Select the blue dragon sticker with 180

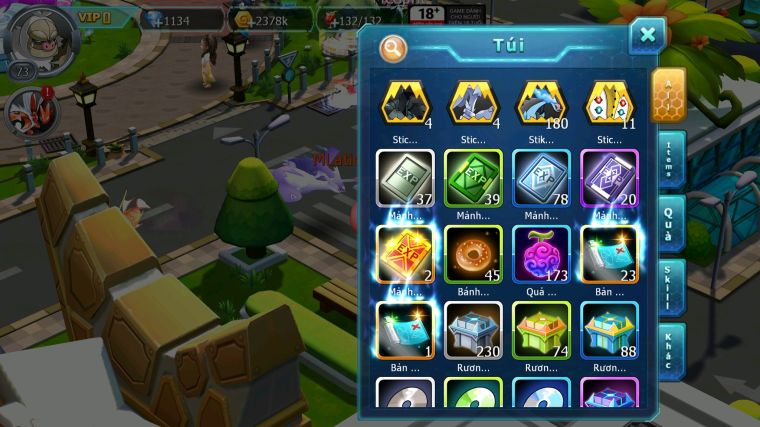(541, 104)
